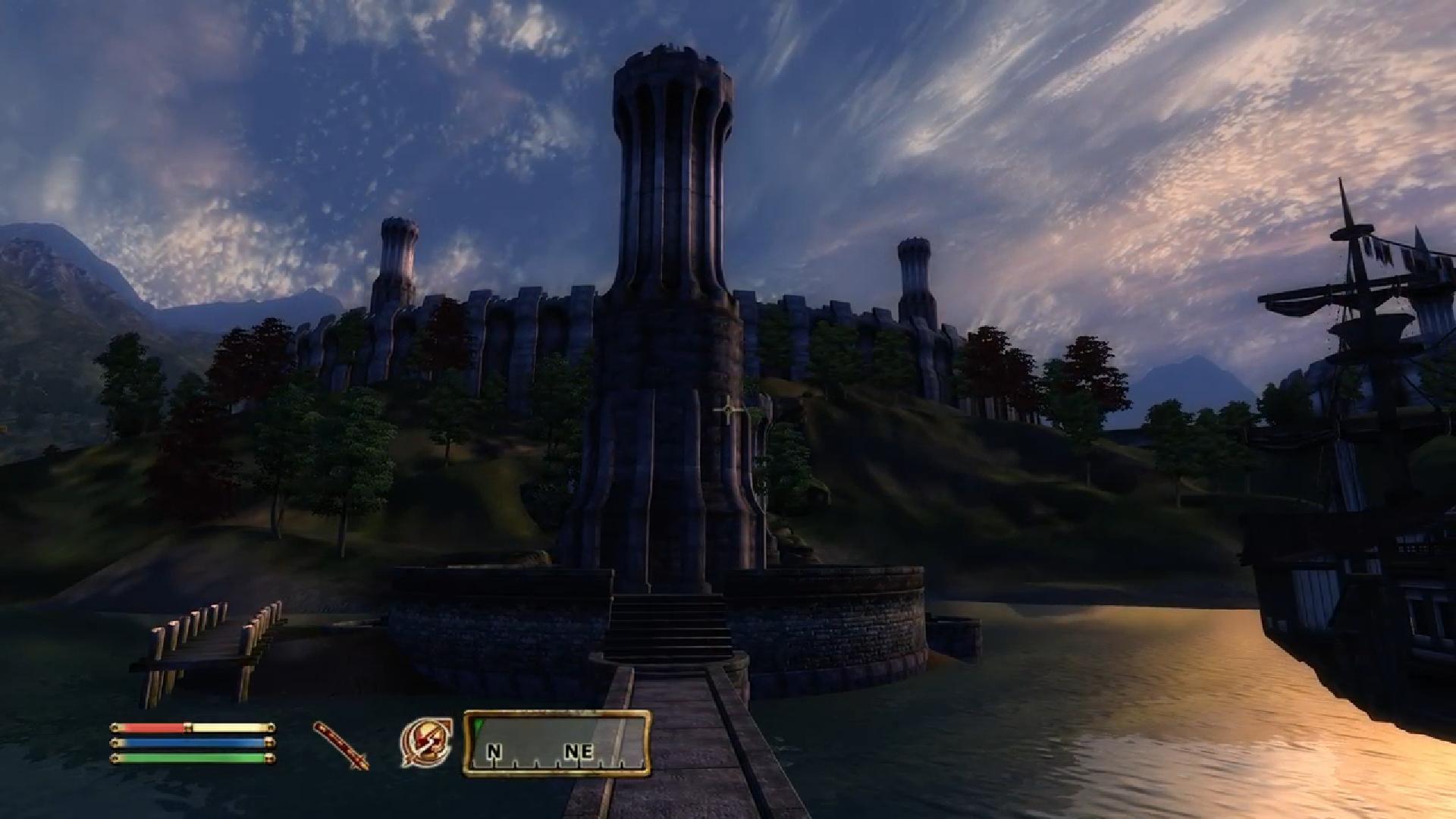Select the active spell icon
The height and width of the screenshot is (819, 1456).
[426, 742]
